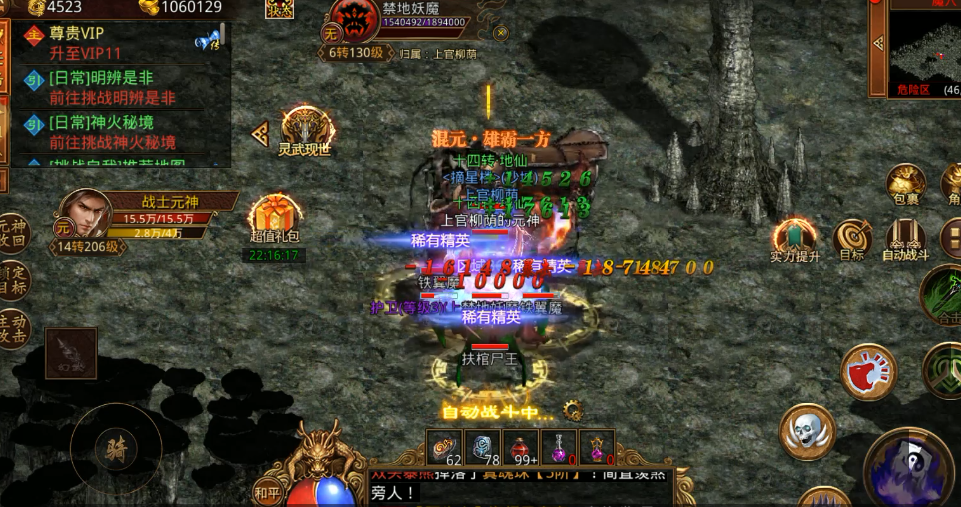Click the 目标 target icon
Image resolution: width=961 pixels, height=507 pixels.
pos(852,238)
